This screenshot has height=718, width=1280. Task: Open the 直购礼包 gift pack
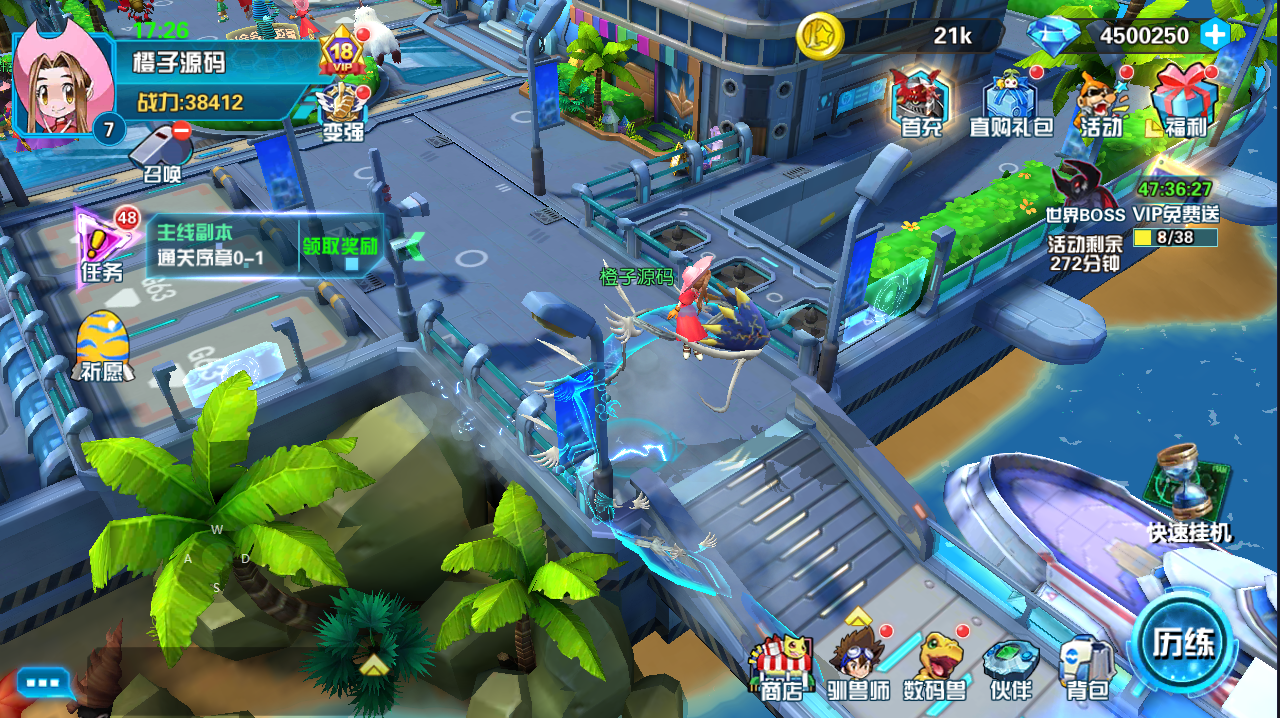tap(1011, 104)
